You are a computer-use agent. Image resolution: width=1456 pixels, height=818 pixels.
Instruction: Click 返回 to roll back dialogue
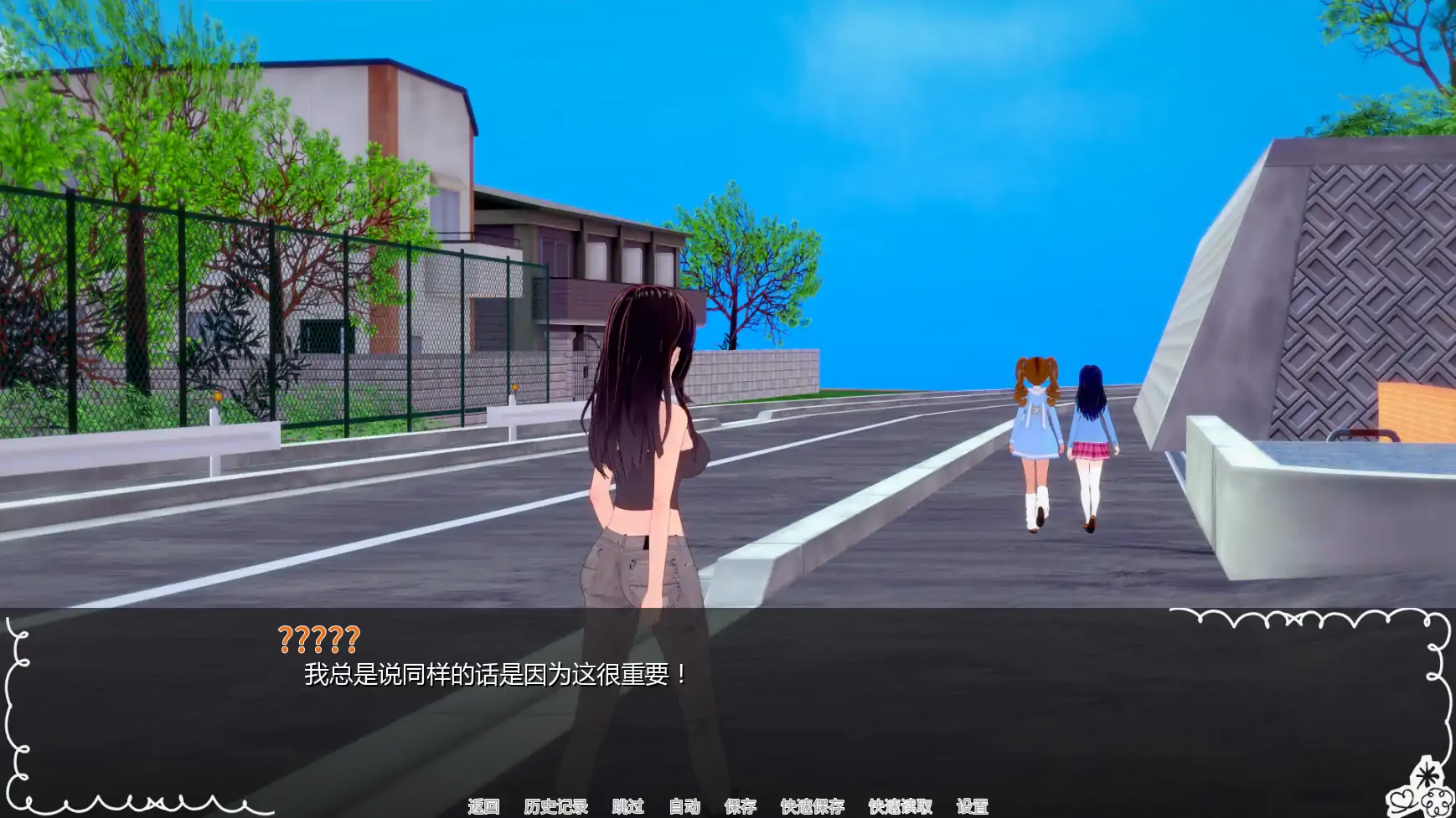484,808
